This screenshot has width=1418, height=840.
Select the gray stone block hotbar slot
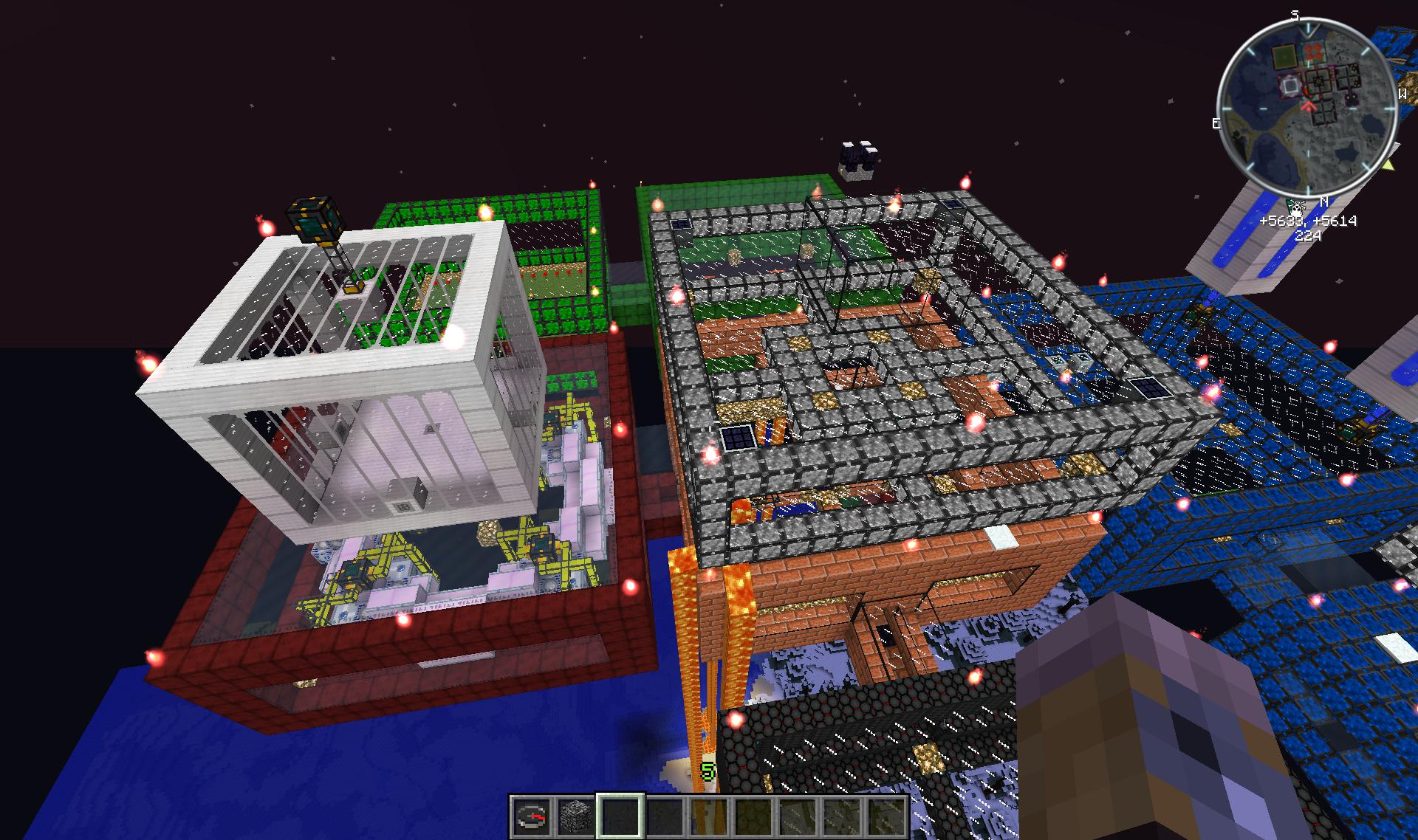click(575, 817)
